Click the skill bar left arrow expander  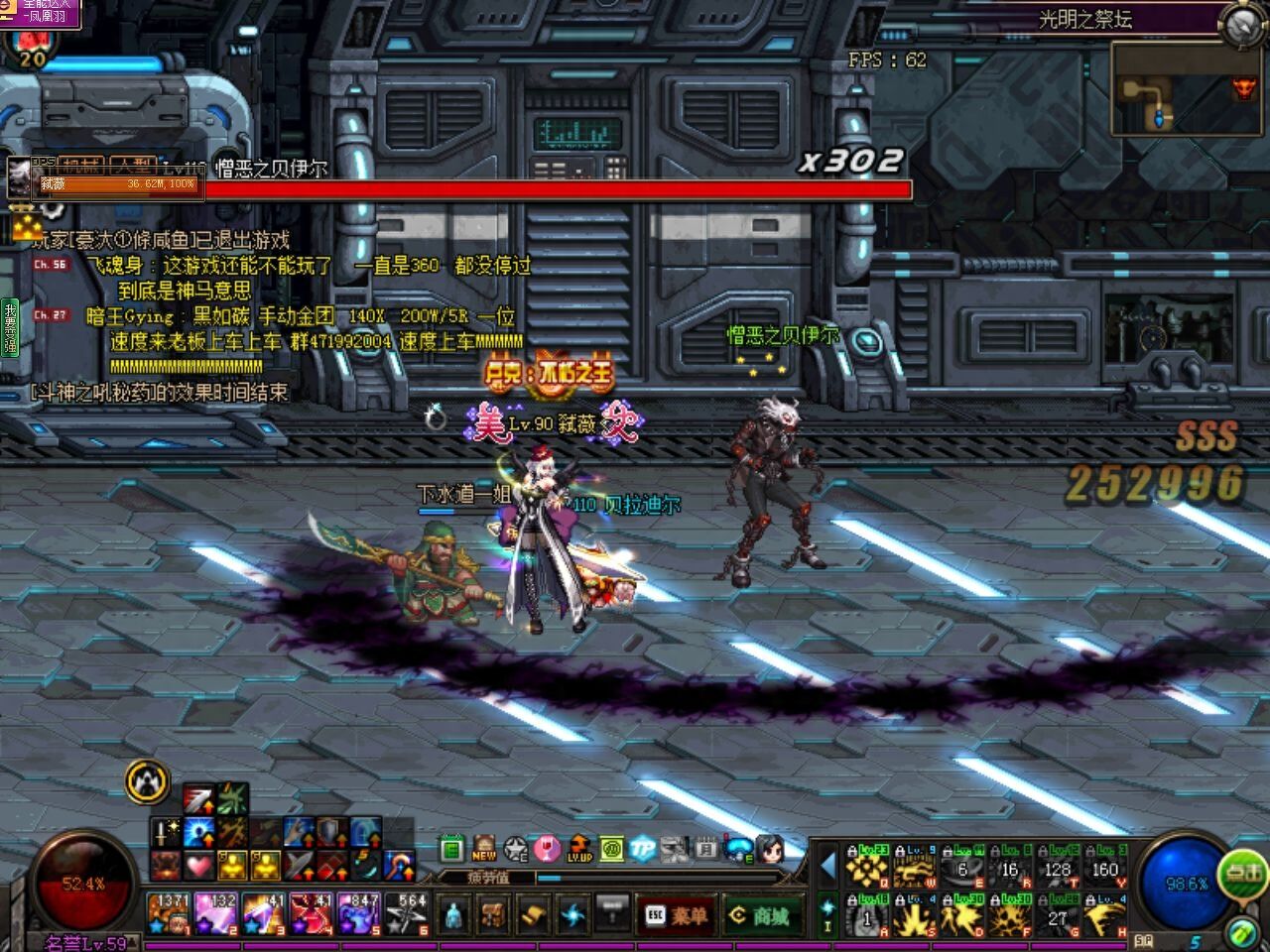point(826,867)
